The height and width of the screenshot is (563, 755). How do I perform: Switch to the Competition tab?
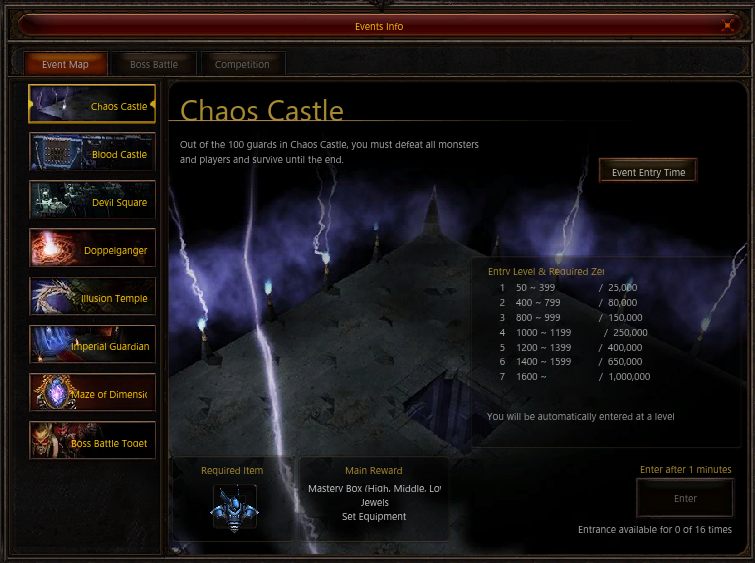(242, 64)
